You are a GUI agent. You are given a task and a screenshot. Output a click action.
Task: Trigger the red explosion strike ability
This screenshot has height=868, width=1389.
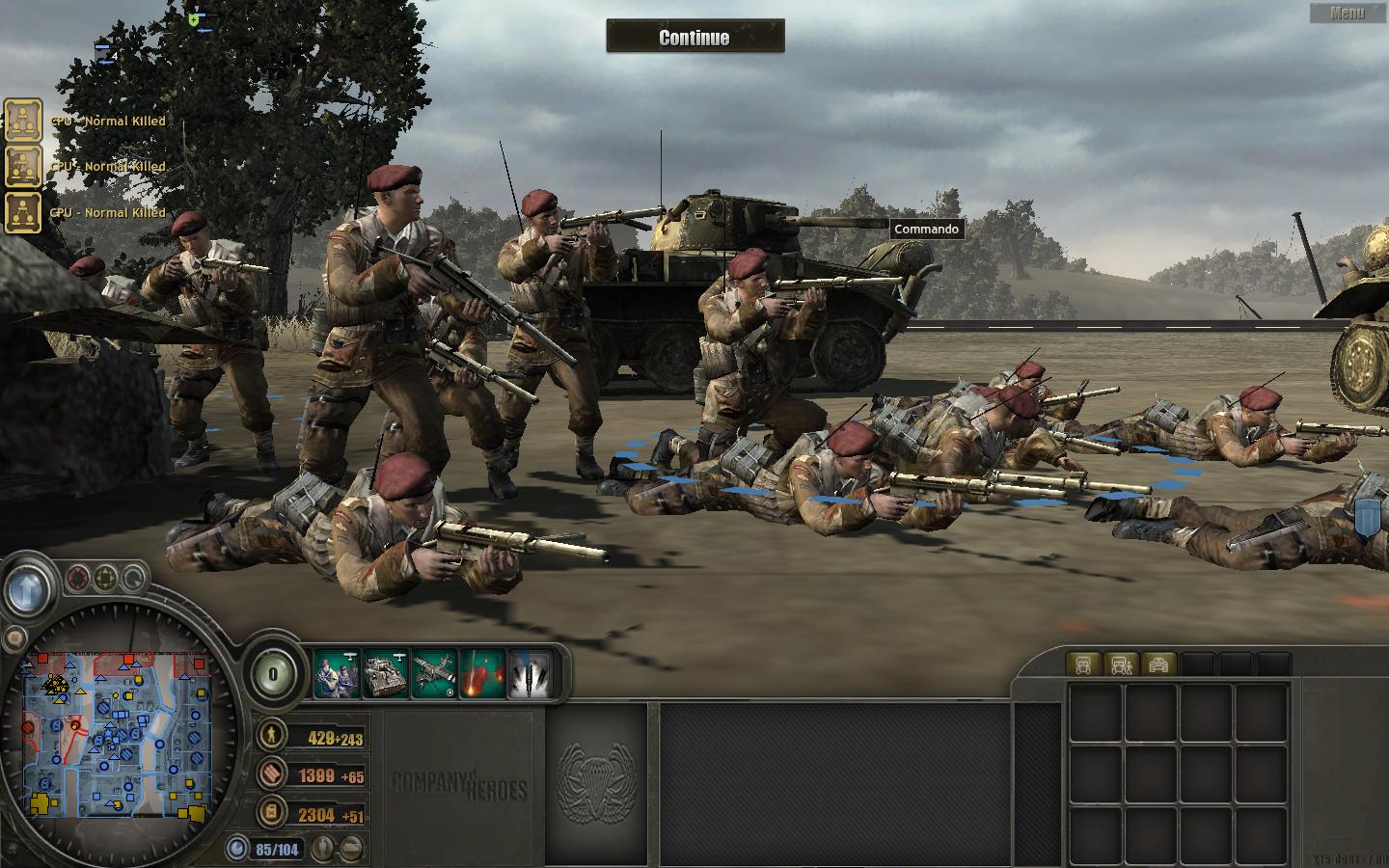(x=482, y=673)
